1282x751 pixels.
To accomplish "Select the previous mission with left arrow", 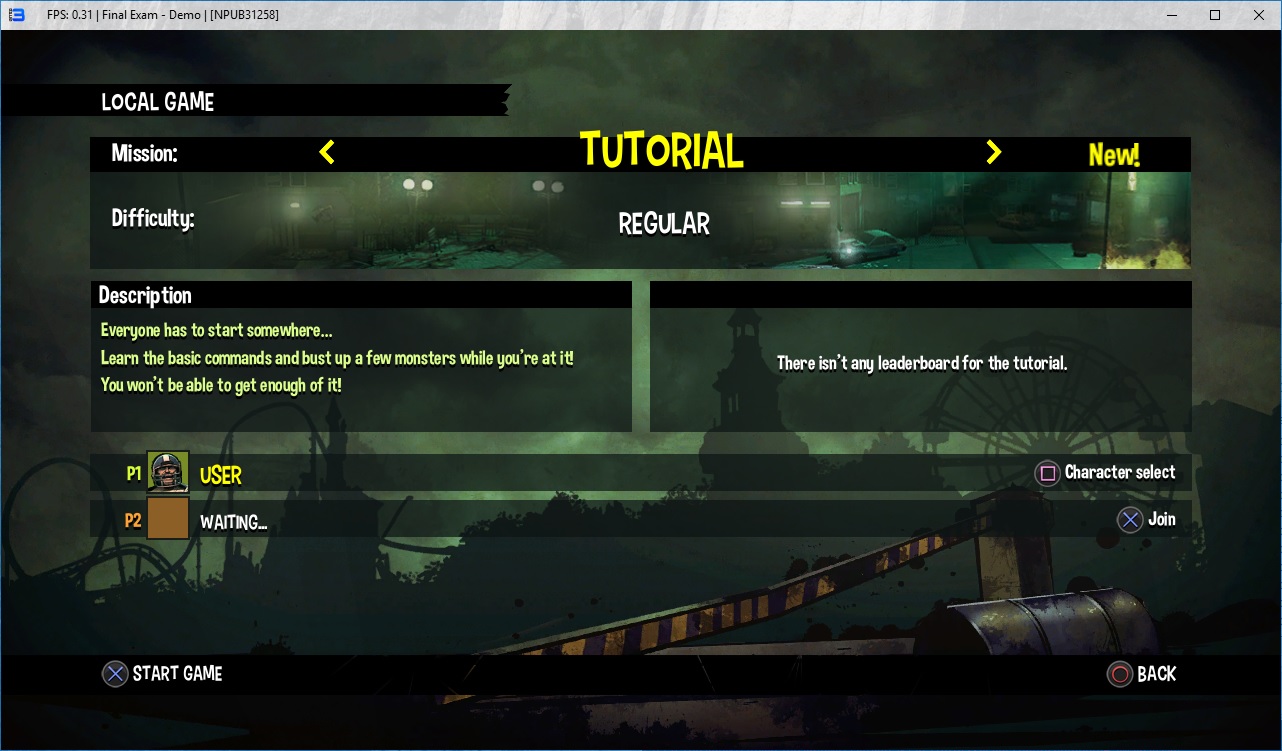I will [x=327, y=152].
